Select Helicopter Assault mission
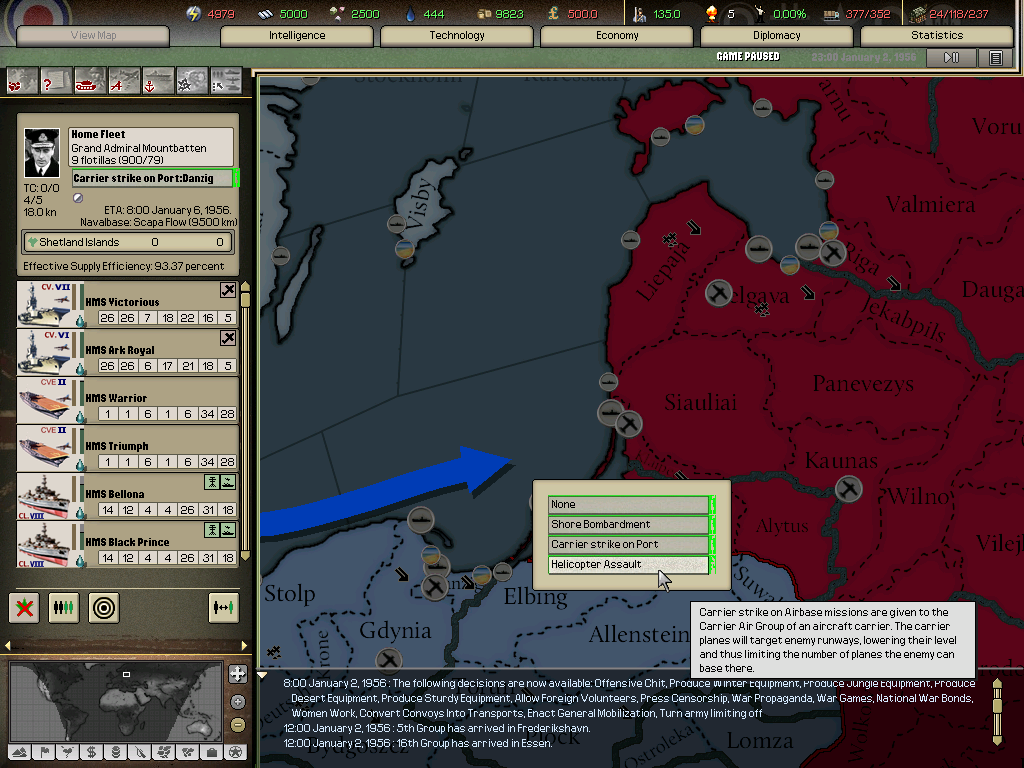1024x768 pixels. click(x=628, y=565)
